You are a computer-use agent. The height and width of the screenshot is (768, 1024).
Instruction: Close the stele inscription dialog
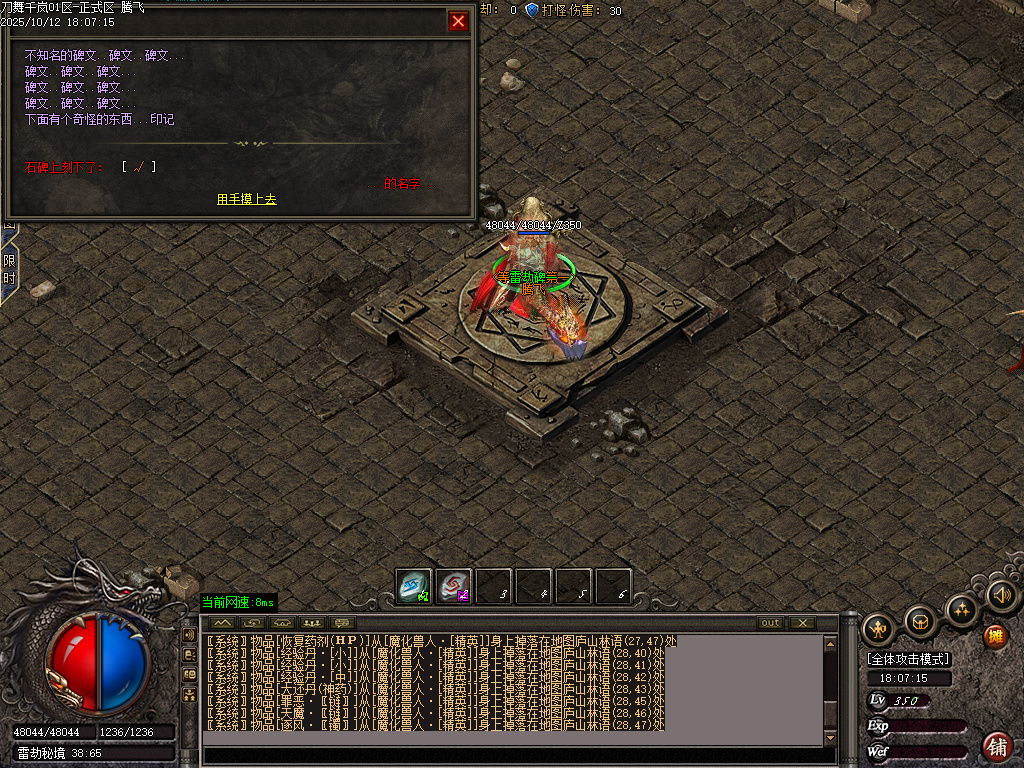pyautogui.click(x=458, y=21)
